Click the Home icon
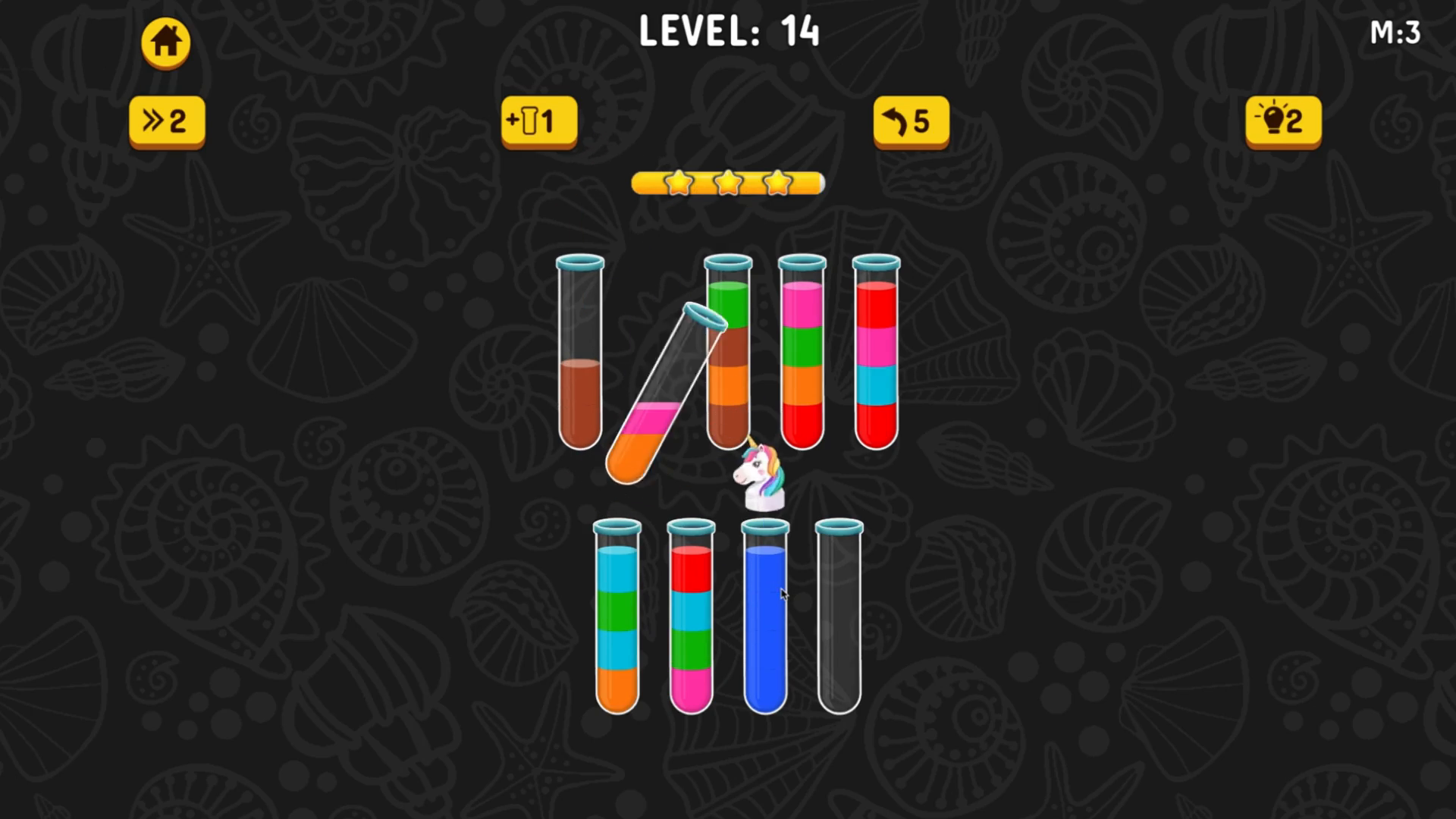Screen dimensions: 1456x819 tap(165, 42)
